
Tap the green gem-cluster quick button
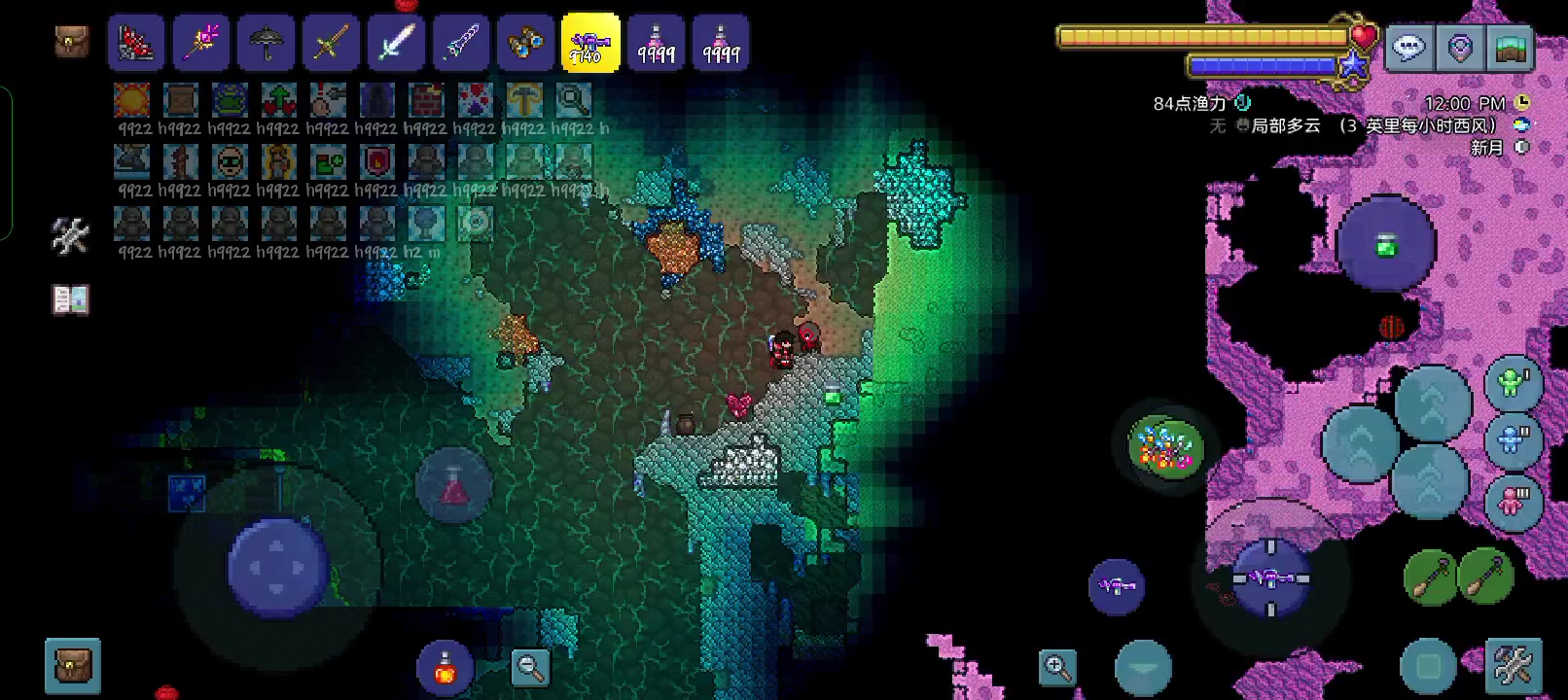pos(1165,448)
